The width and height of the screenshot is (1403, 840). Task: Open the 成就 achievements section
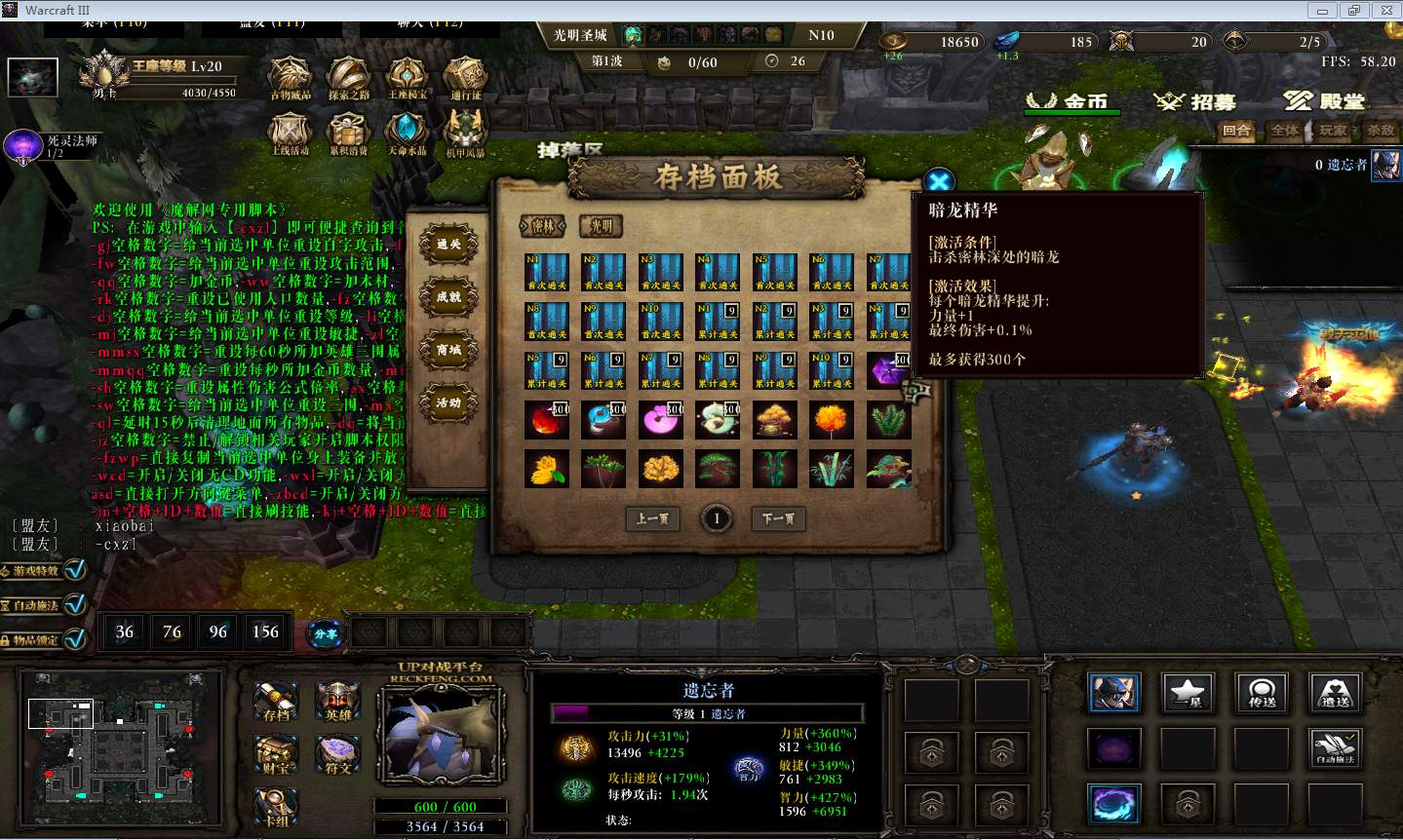click(x=448, y=297)
